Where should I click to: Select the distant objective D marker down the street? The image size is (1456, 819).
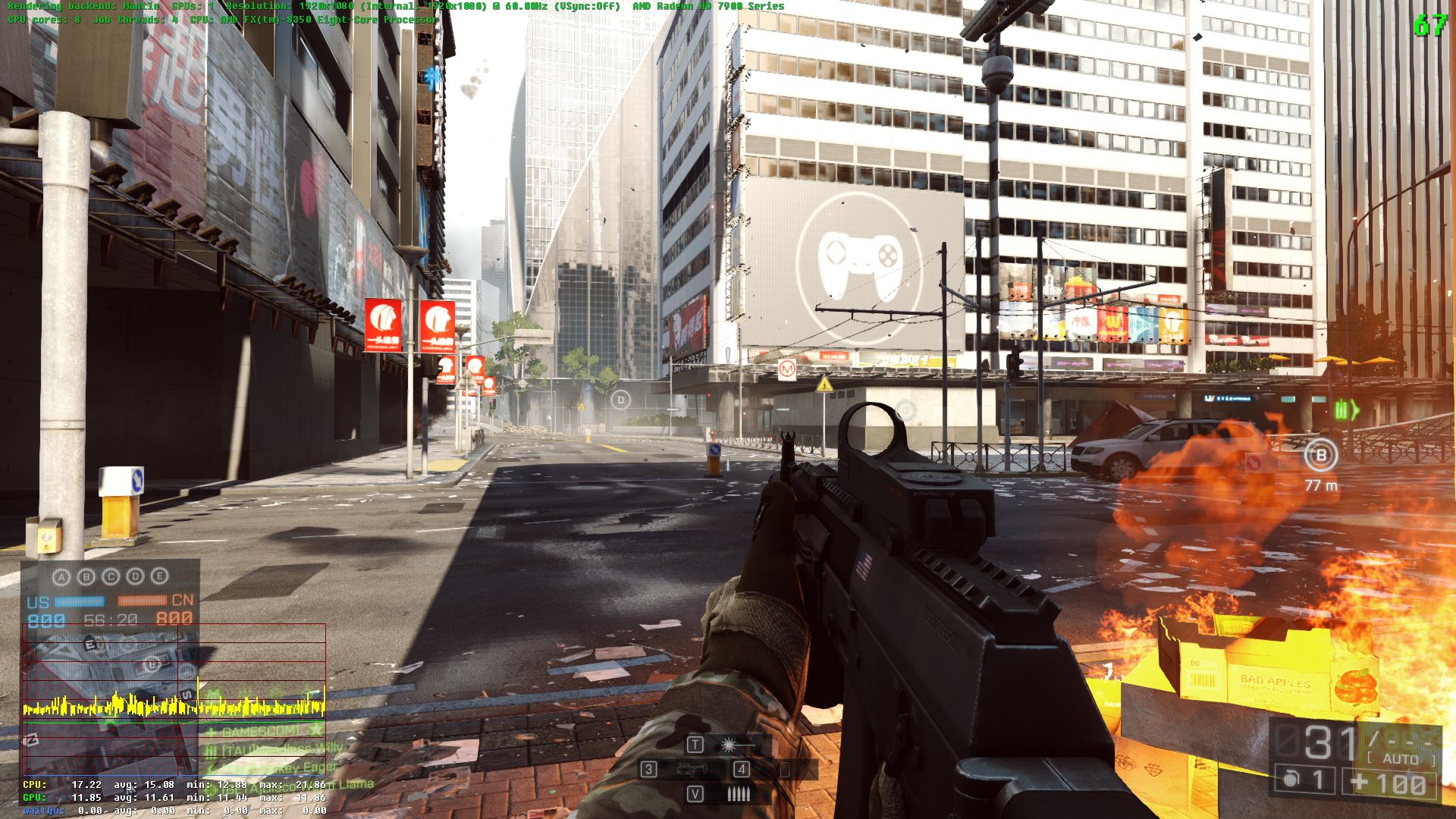pyautogui.click(x=620, y=400)
